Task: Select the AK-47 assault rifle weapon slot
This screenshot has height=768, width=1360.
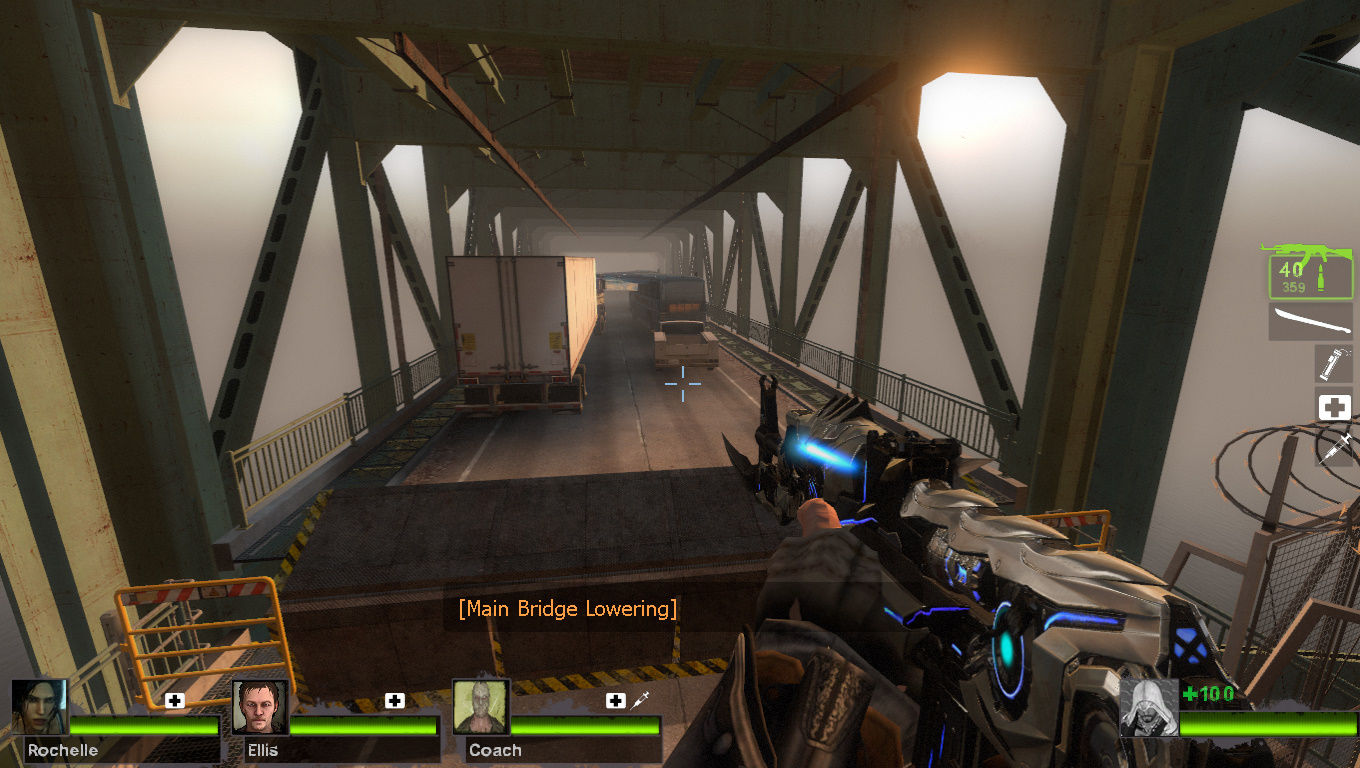Action: pyautogui.click(x=1310, y=270)
